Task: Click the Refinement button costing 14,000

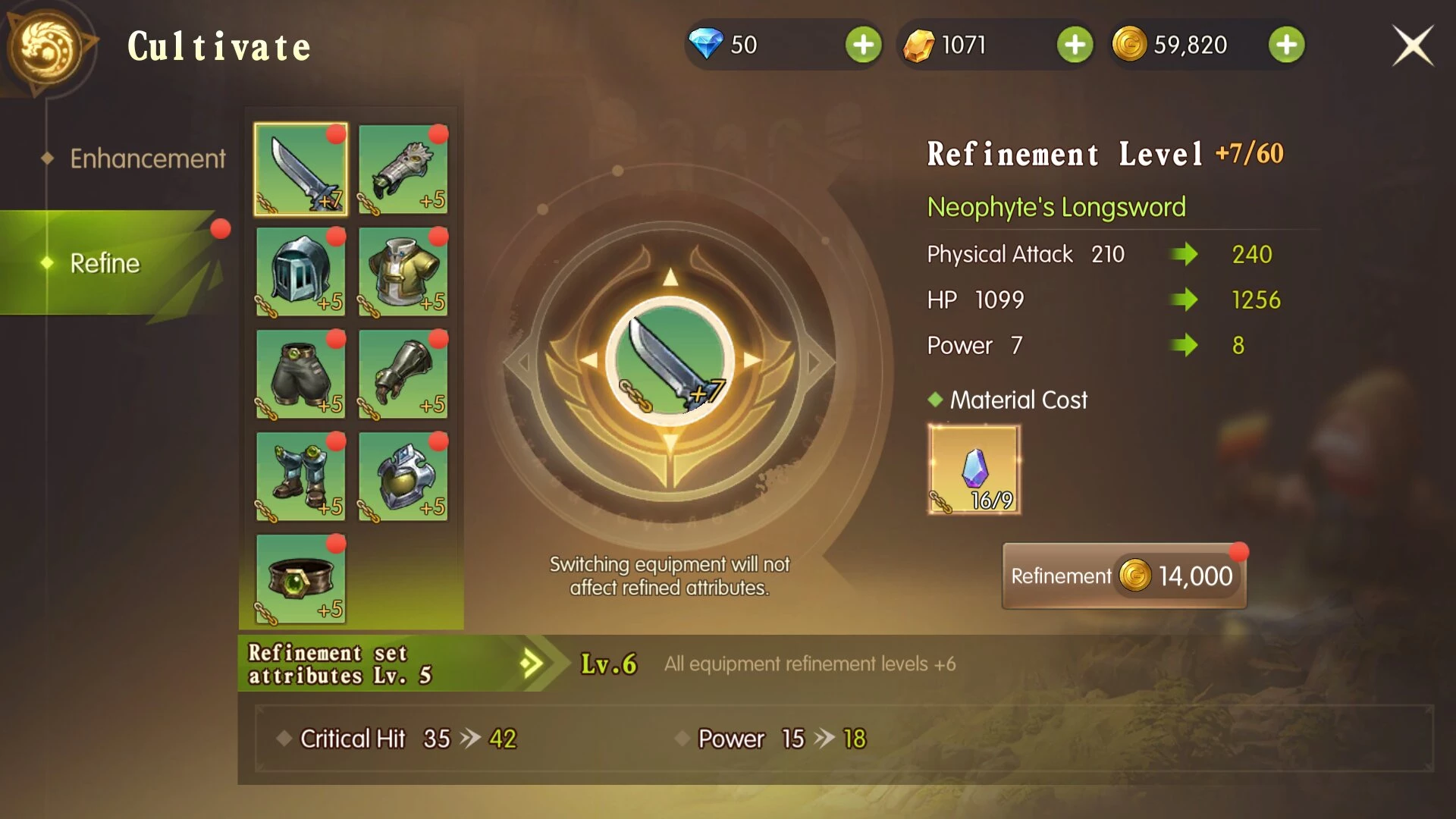Action: pyautogui.click(x=1124, y=576)
